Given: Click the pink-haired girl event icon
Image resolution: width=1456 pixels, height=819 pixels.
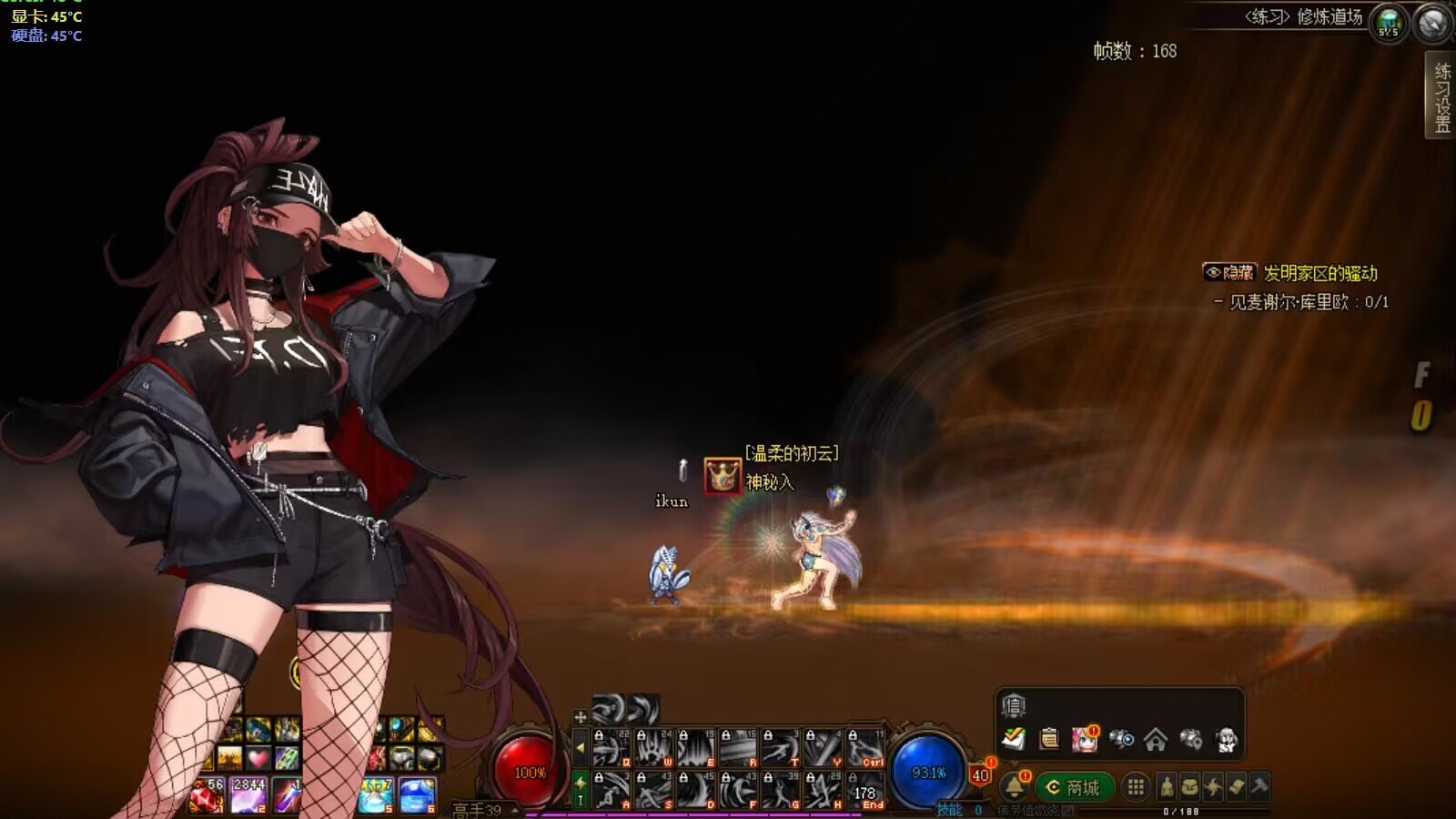Looking at the screenshot, I should (1085, 739).
